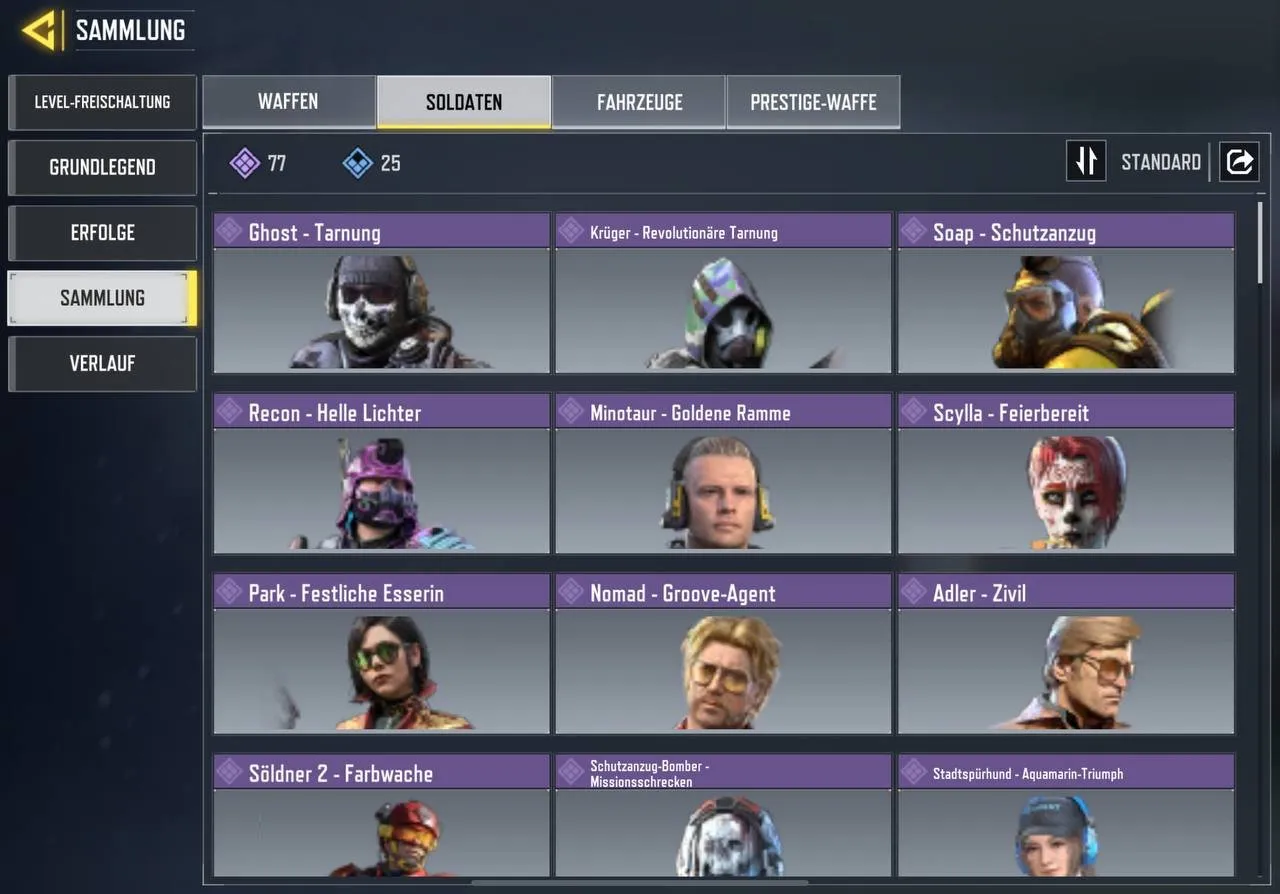The width and height of the screenshot is (1280, 894).
Task: Open the GRUNDLEGEND section
Action: (x=102, y=167)
